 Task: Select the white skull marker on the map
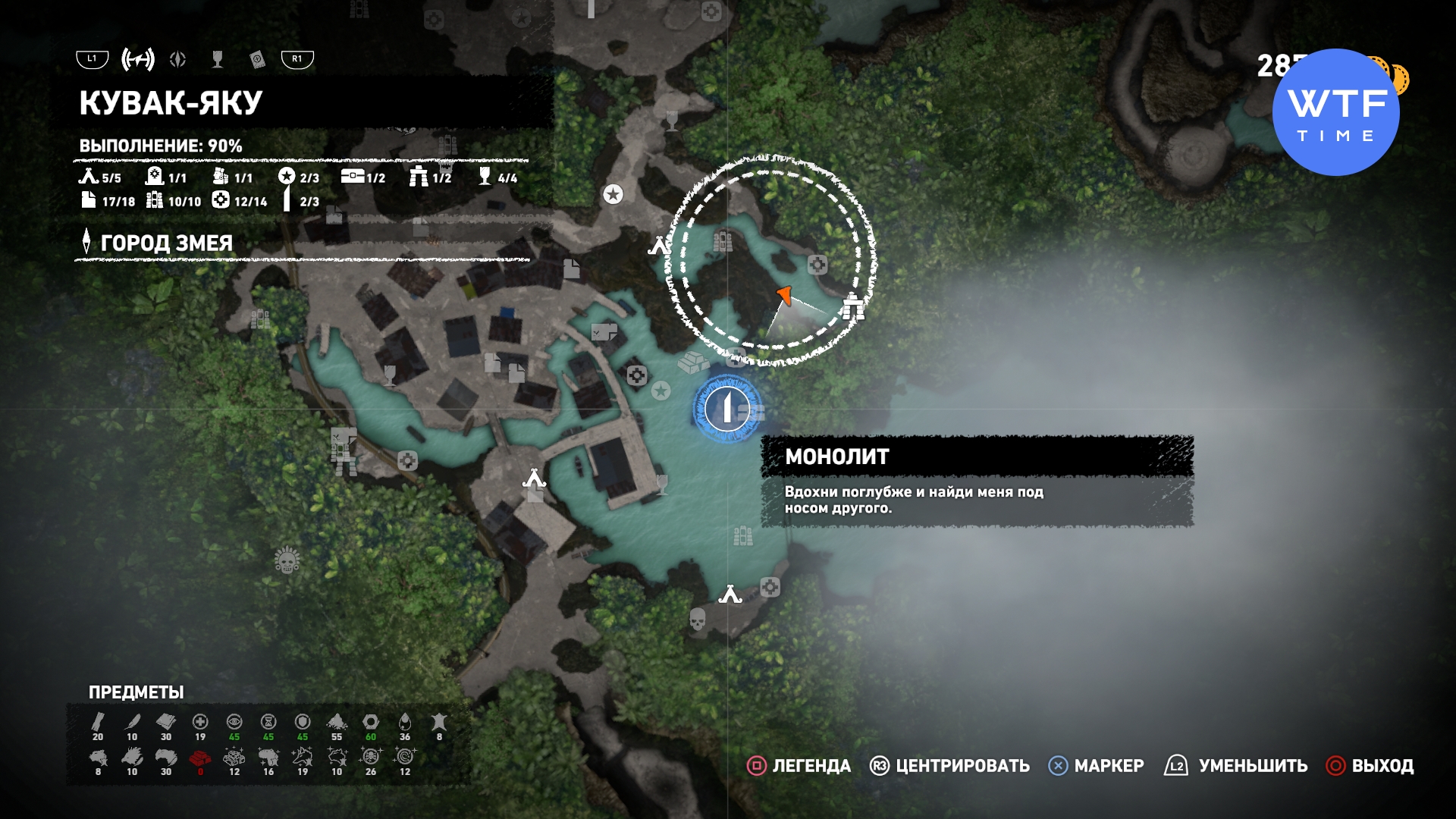tap(698, 620)
